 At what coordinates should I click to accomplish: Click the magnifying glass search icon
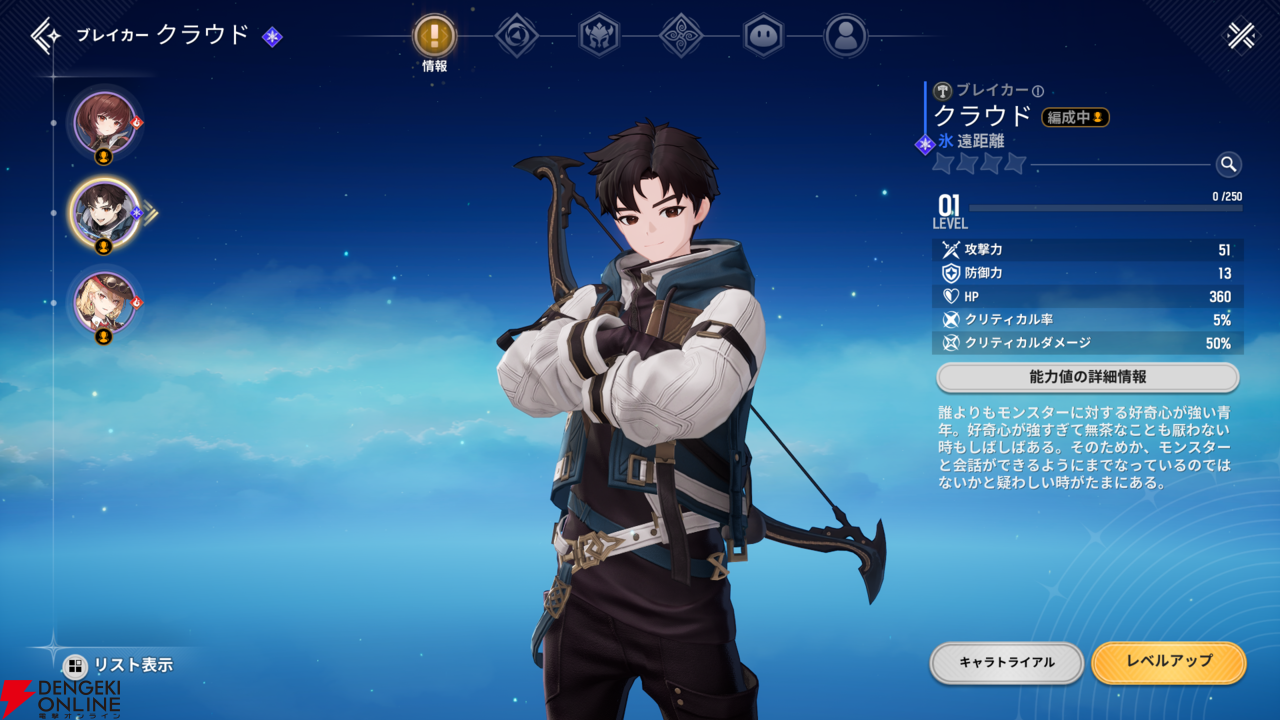click(1229, 164)
